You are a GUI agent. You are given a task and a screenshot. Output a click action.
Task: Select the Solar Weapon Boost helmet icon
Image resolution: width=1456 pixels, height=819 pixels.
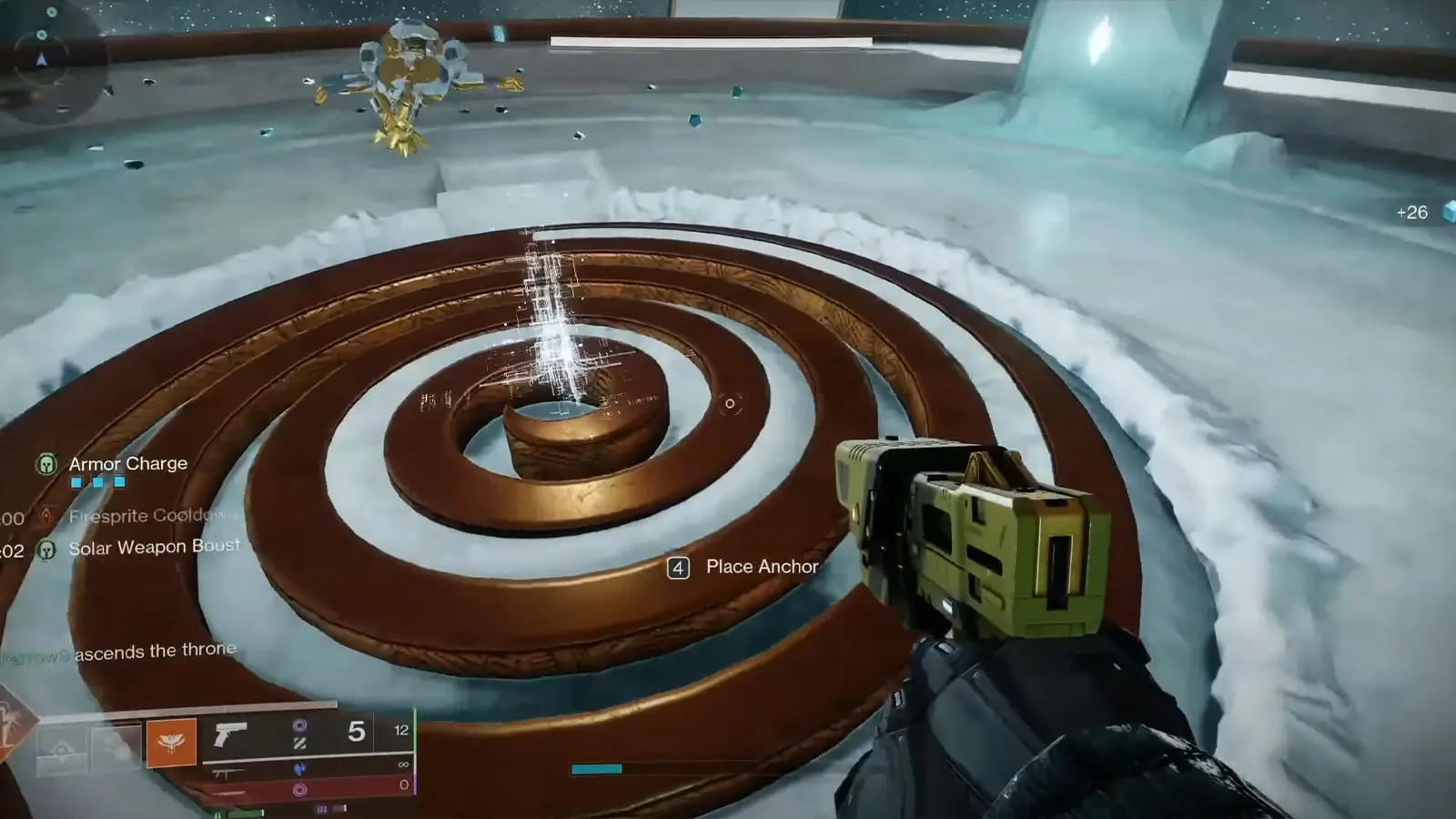[47, 548]
